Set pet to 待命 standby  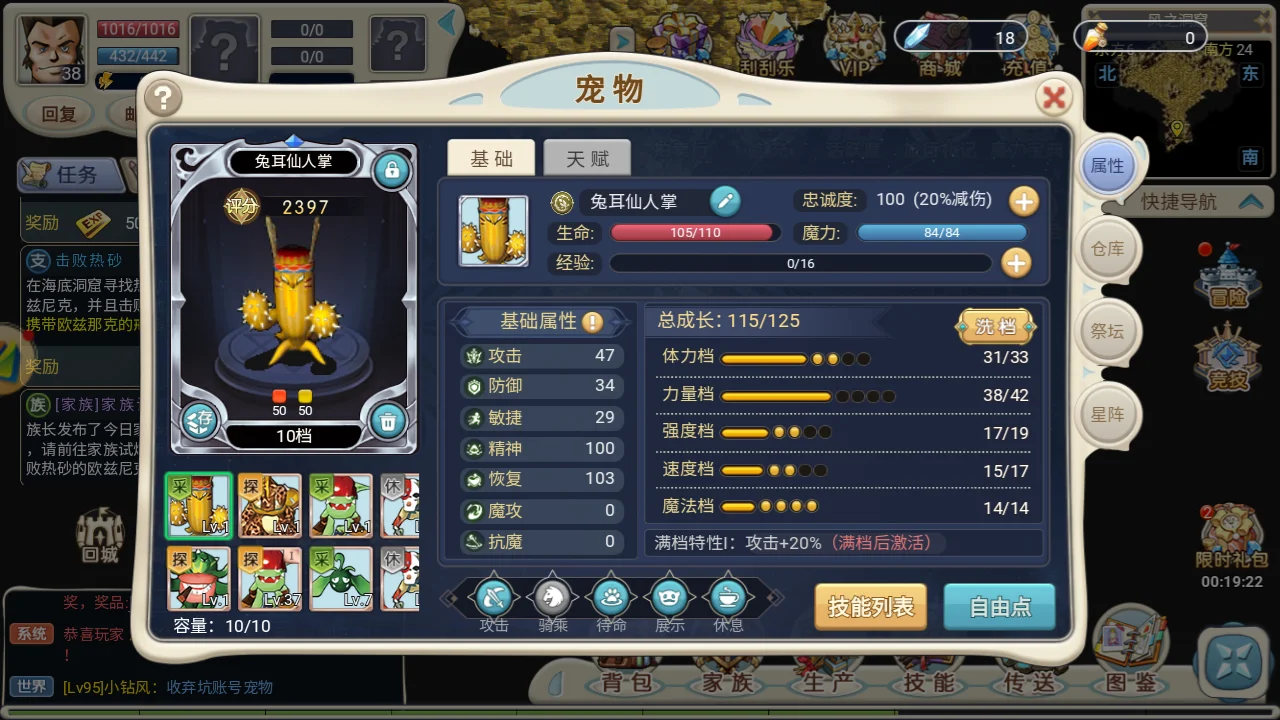pos(611,599)
